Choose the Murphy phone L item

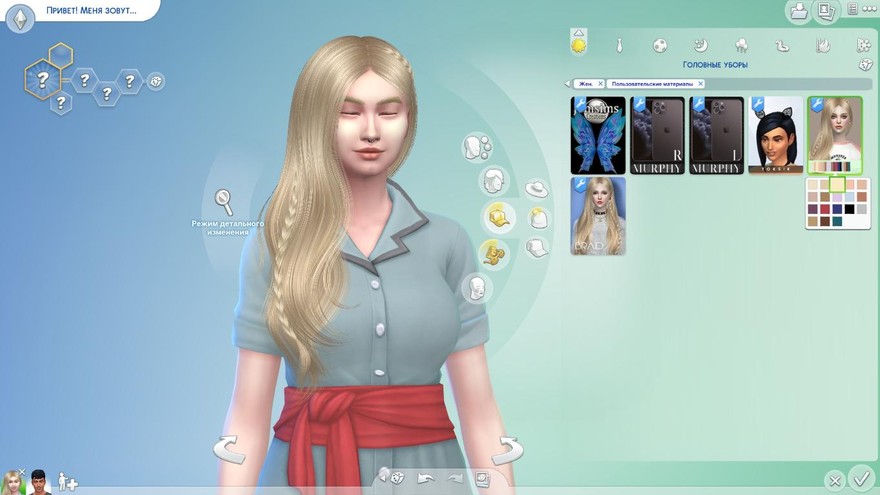[x=717, y=135]
